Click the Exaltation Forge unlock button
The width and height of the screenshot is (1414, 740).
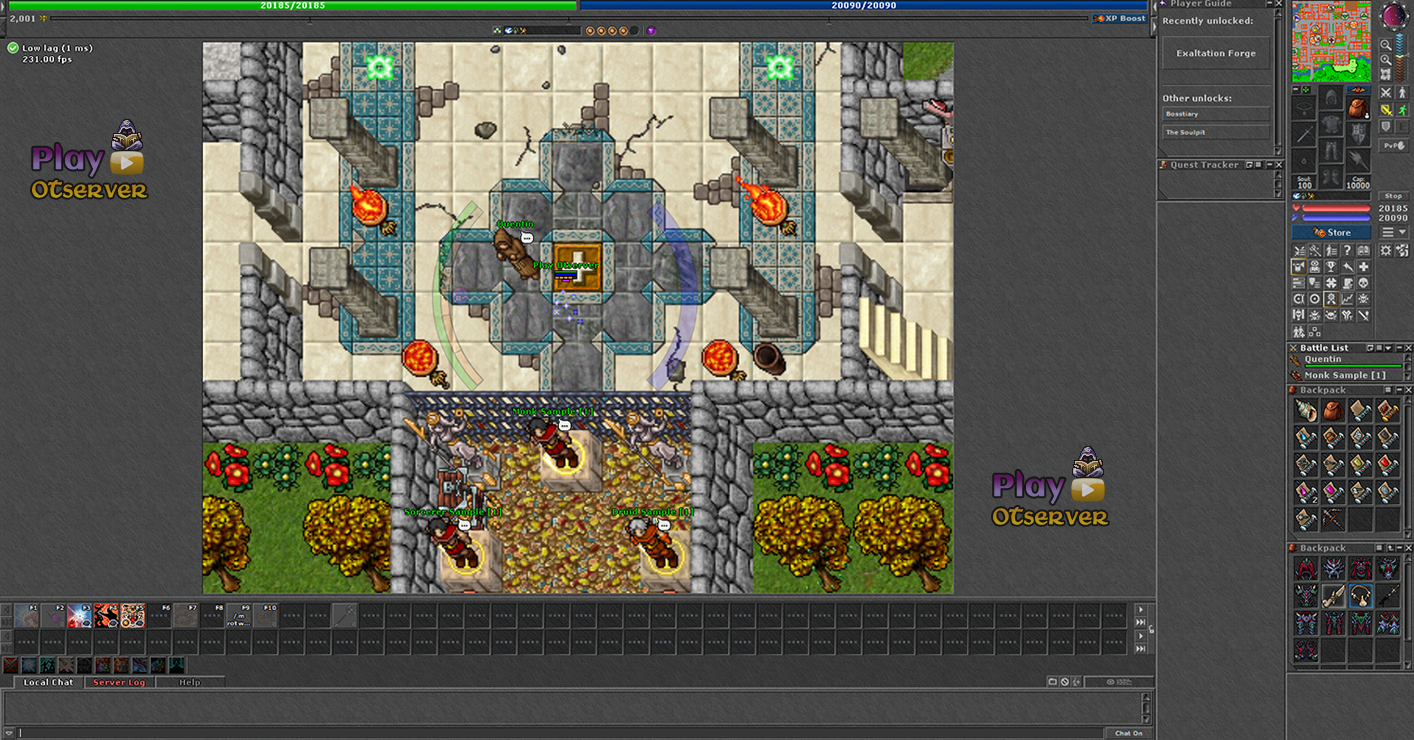[x=1215, y=54]
